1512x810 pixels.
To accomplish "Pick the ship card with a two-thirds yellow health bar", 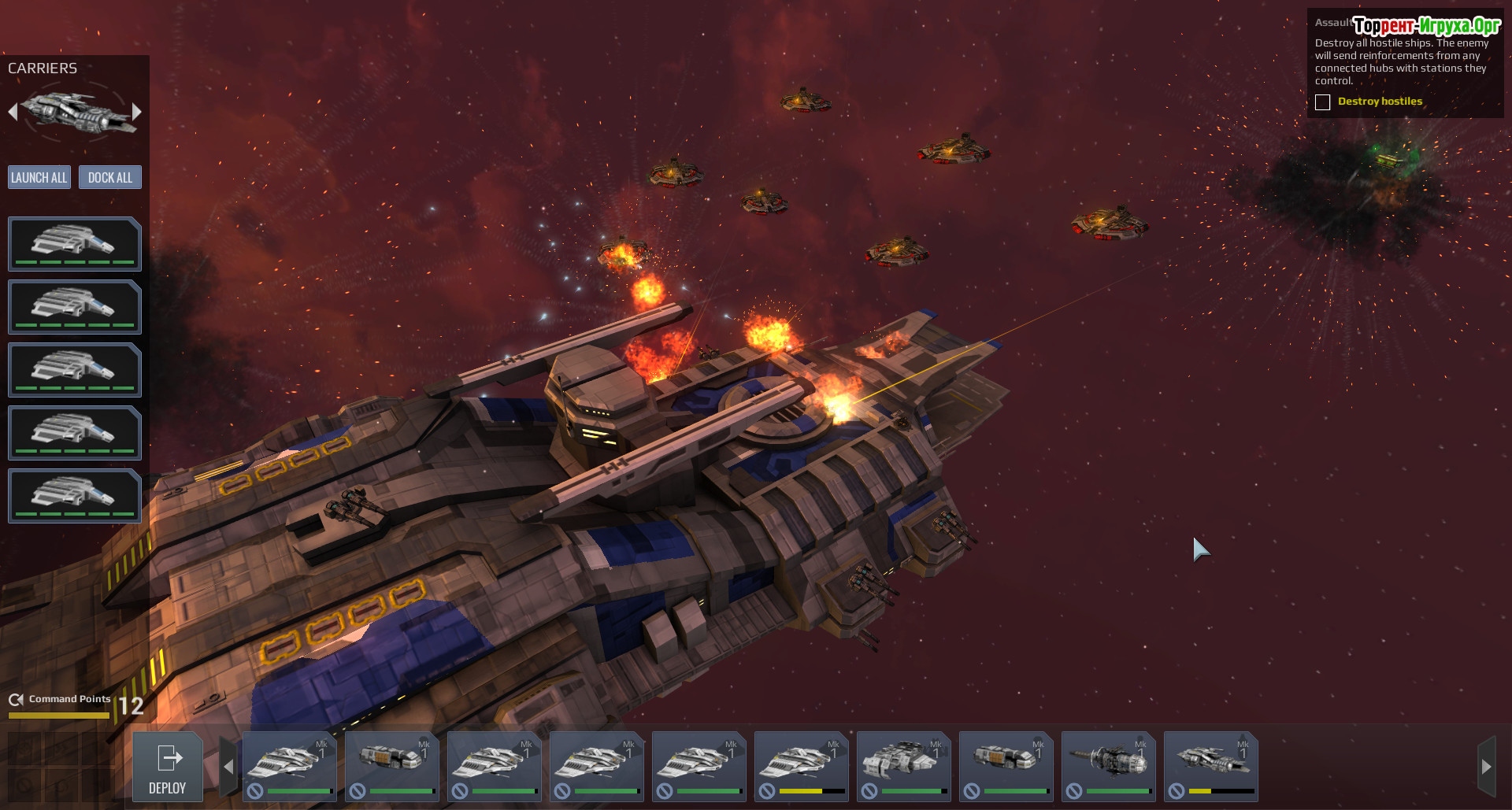I will coord(801,766).
